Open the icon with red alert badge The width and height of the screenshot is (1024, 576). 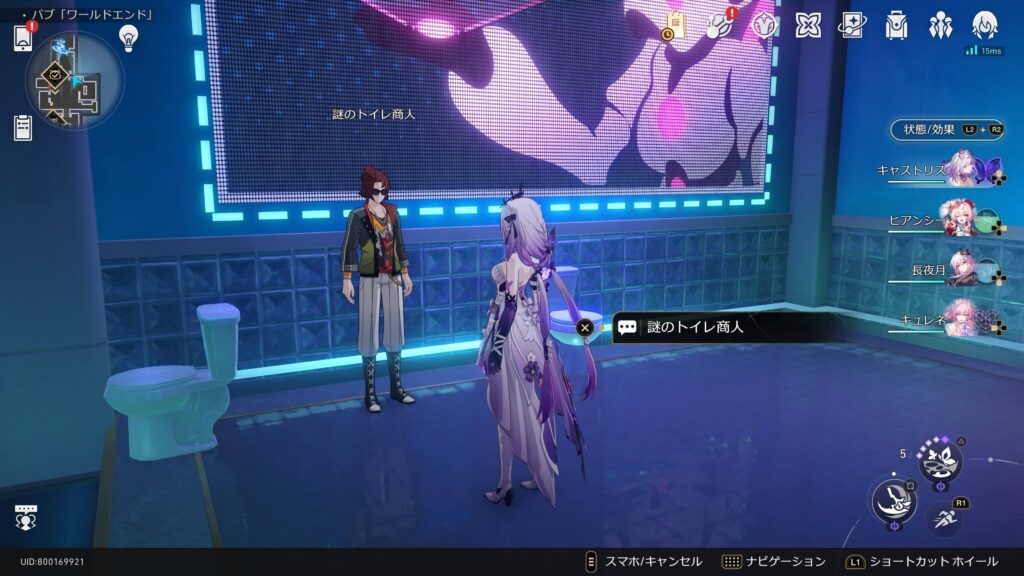[717, 25]
